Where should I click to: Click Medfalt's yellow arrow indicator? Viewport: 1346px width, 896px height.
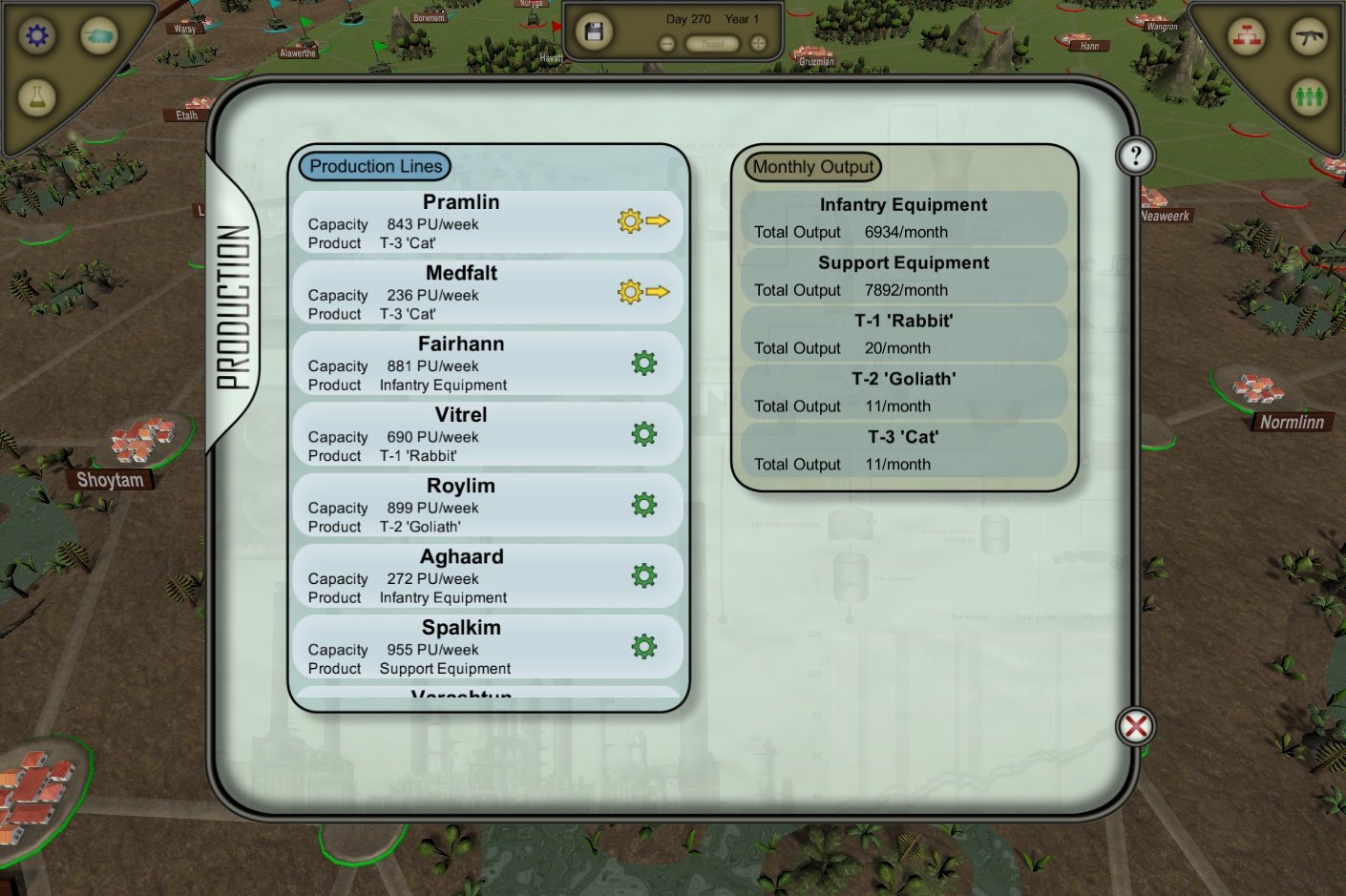(x=659, y=292)
